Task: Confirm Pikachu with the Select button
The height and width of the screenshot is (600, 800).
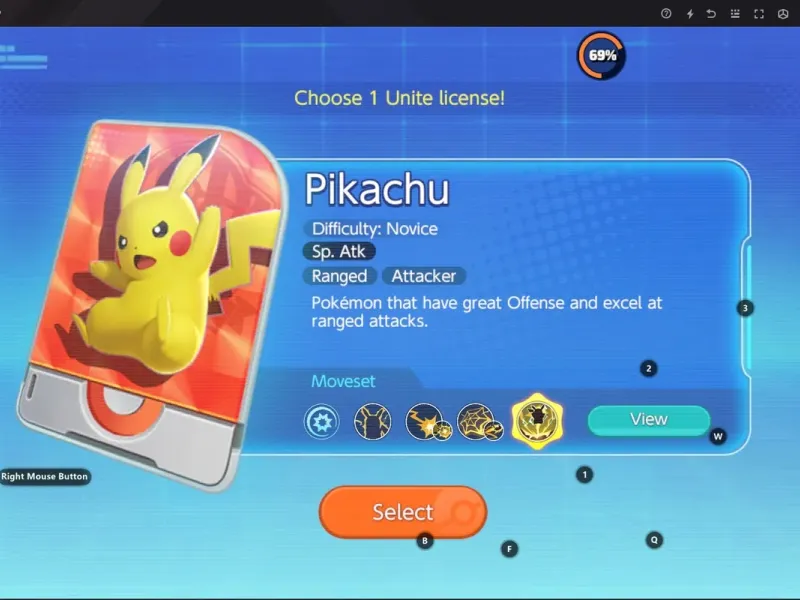Action: 402,512
